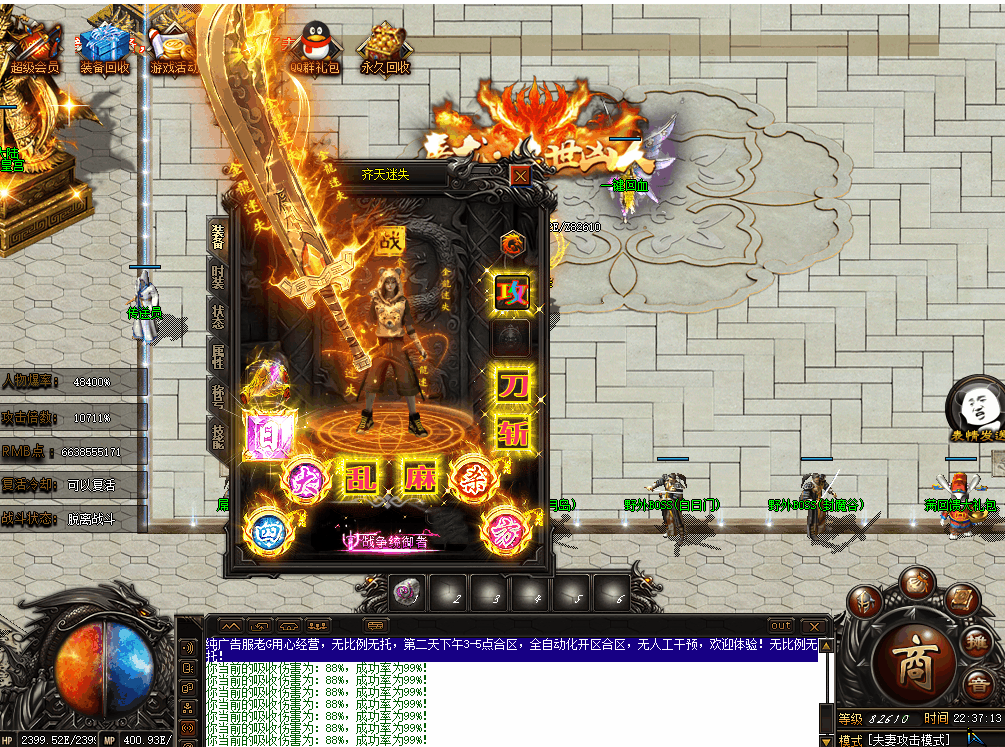Claim the QQ群礼包 penguin icon
Viewport: 1005px width, 747px height.
coord(315,48)
